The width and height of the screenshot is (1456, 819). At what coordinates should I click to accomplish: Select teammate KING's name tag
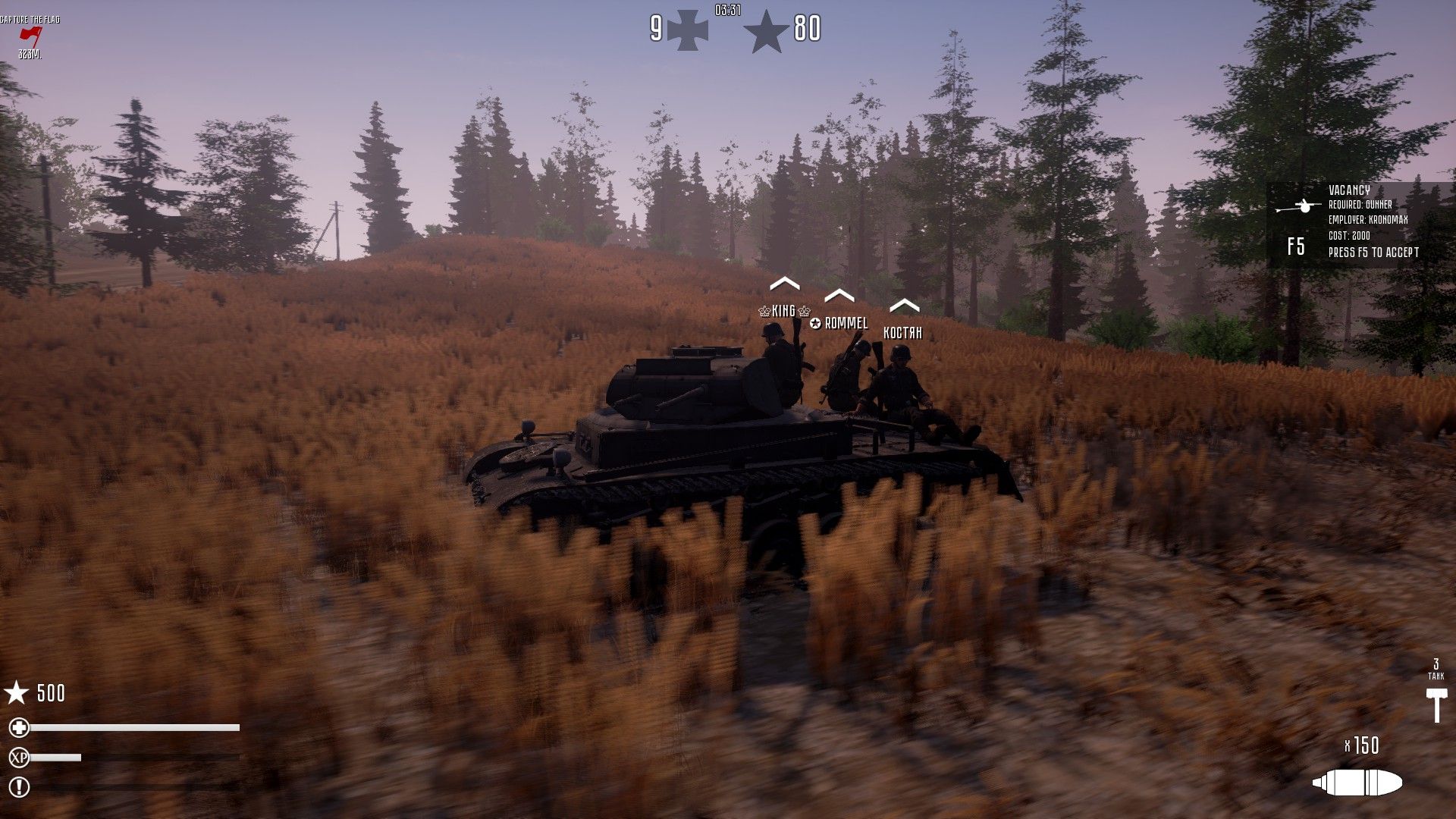point(784,311)
